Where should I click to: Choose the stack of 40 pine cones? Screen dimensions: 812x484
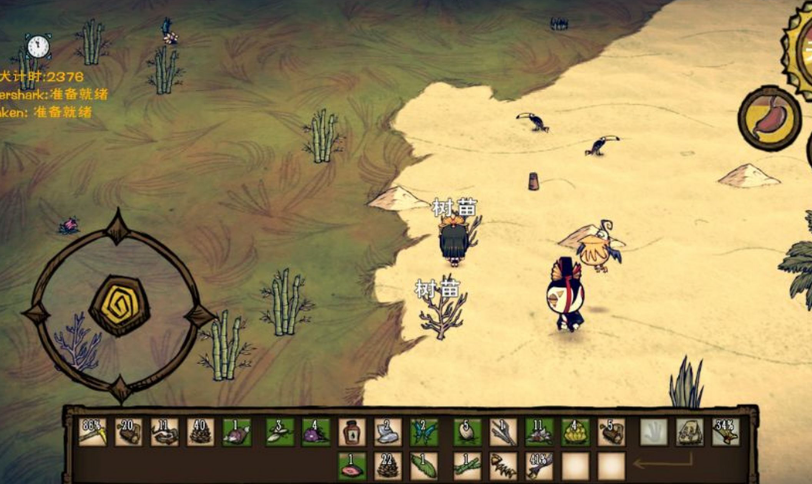[x=201, y=432]
